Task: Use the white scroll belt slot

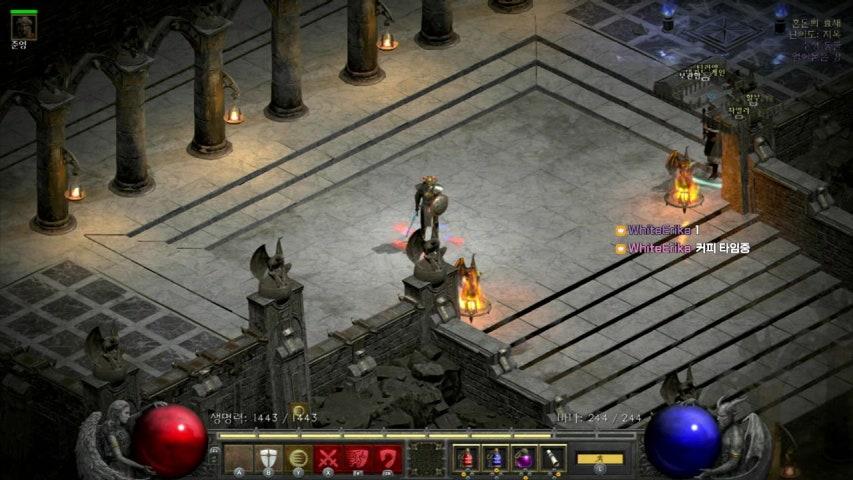Action: click(552, 458)
